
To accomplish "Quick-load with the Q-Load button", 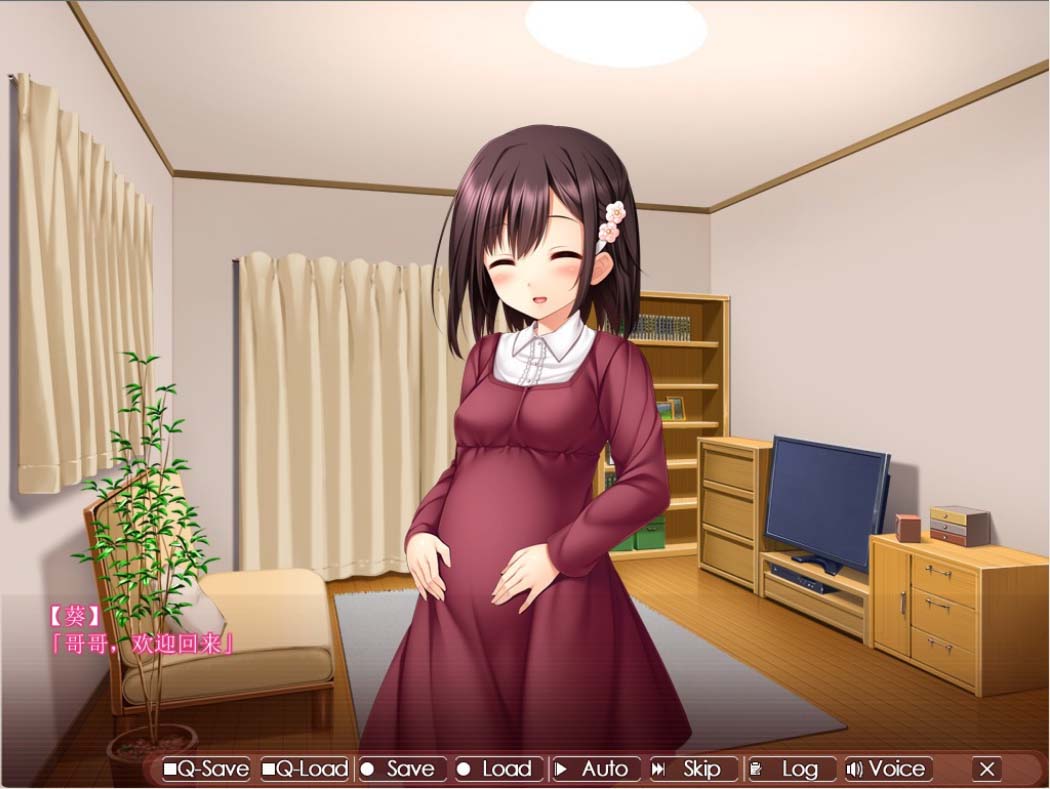I will [305, 769].
